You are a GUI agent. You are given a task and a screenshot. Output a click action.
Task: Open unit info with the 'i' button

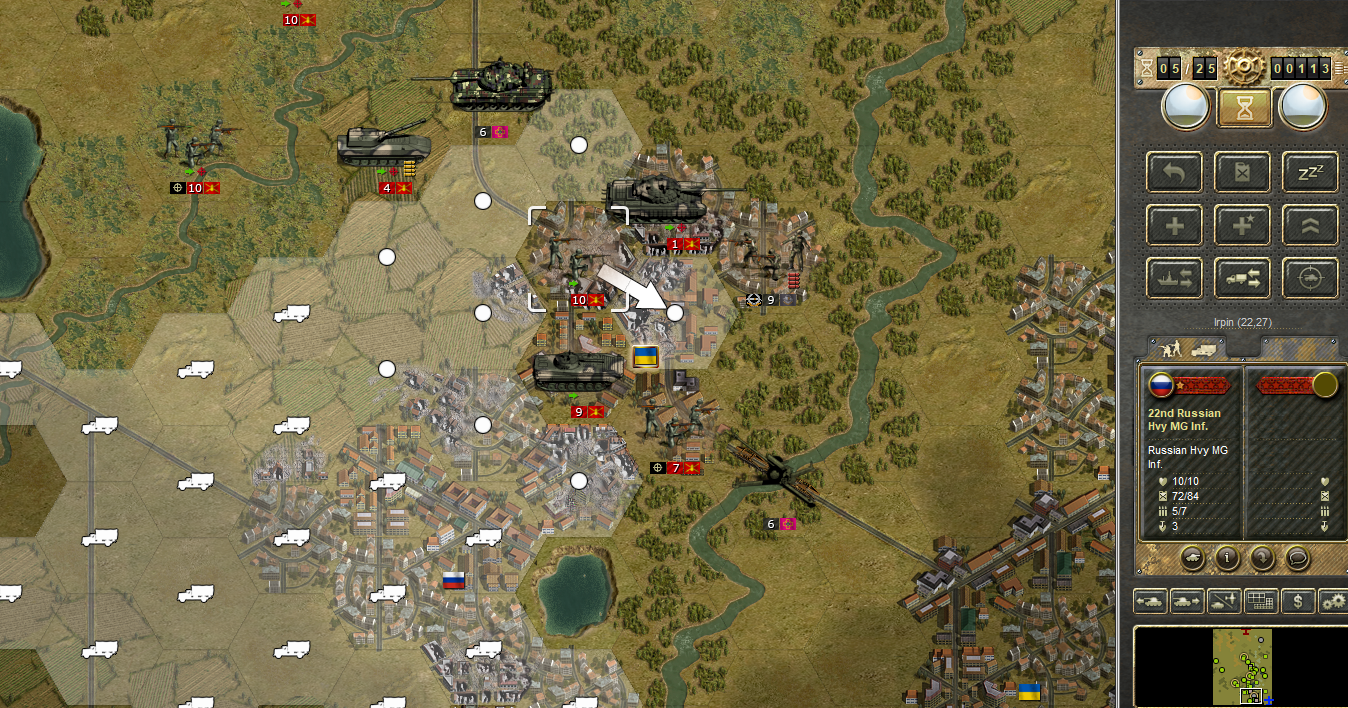[1227, 557]
